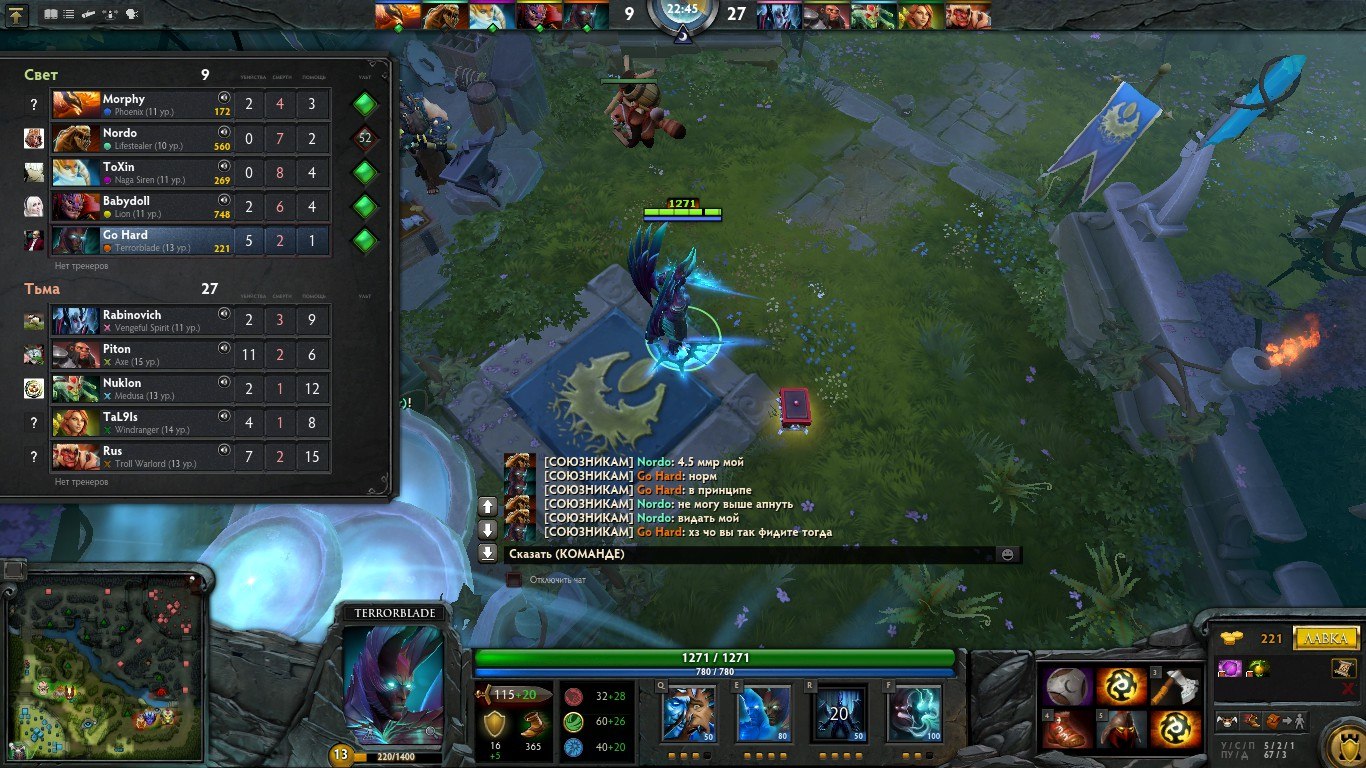Activate the Conjure Image ability
Image resolution: width=1366 pixels, height=768 pixels.
tap(764, 713)
